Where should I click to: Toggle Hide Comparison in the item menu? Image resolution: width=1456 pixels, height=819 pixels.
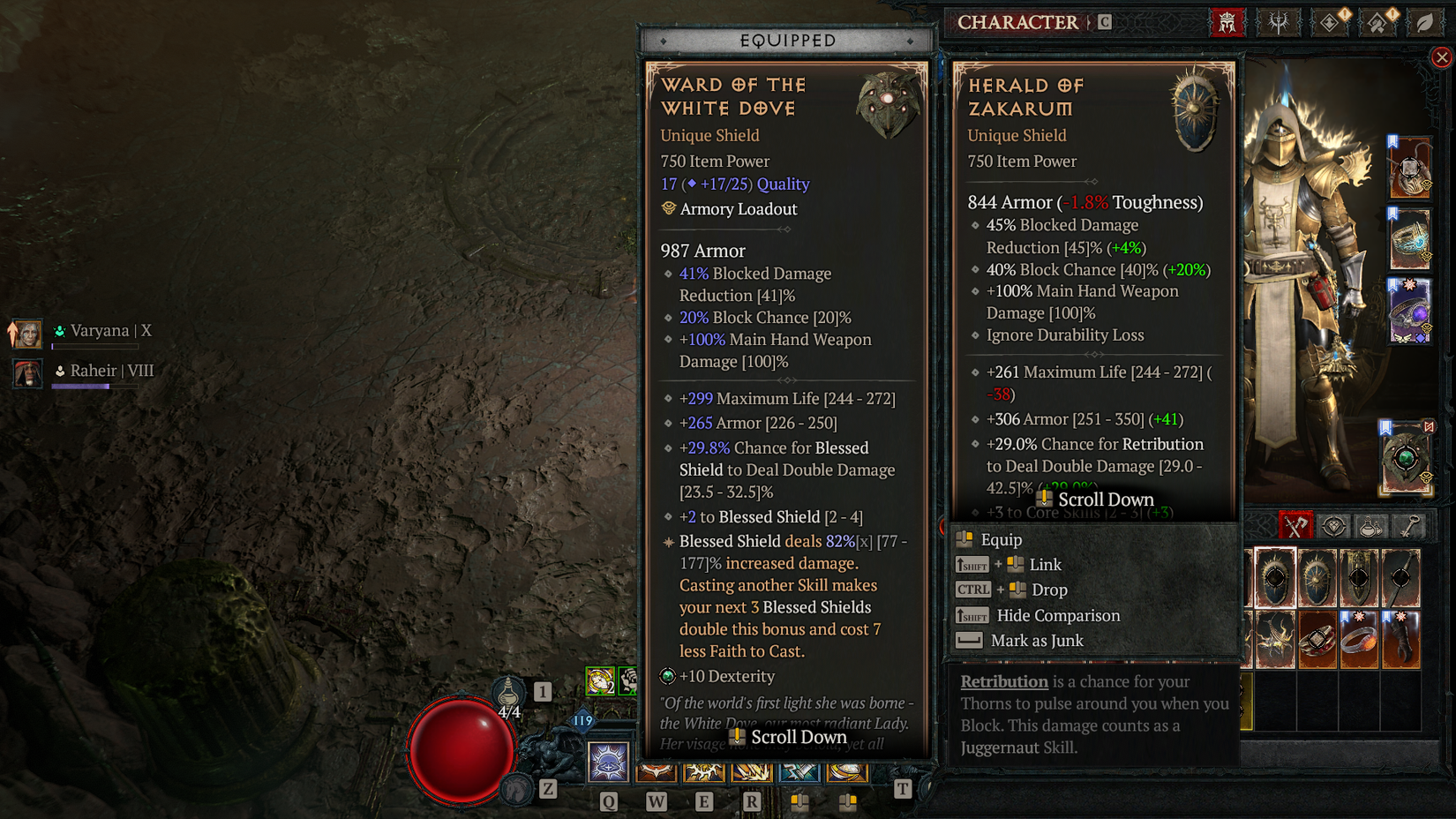click(1059, 615)
